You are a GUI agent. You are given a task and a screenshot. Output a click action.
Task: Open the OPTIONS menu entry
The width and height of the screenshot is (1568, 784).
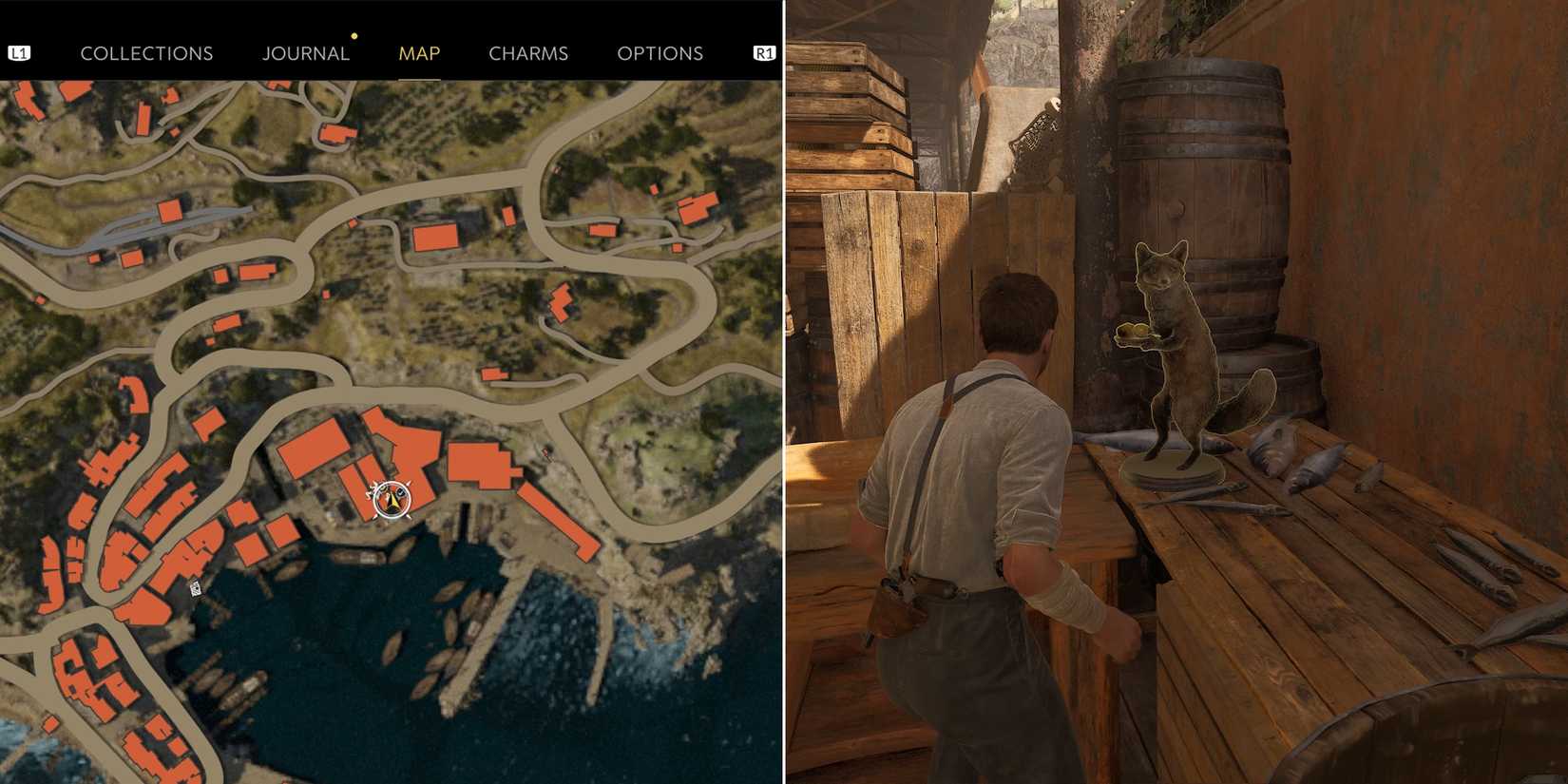point(661,53)
